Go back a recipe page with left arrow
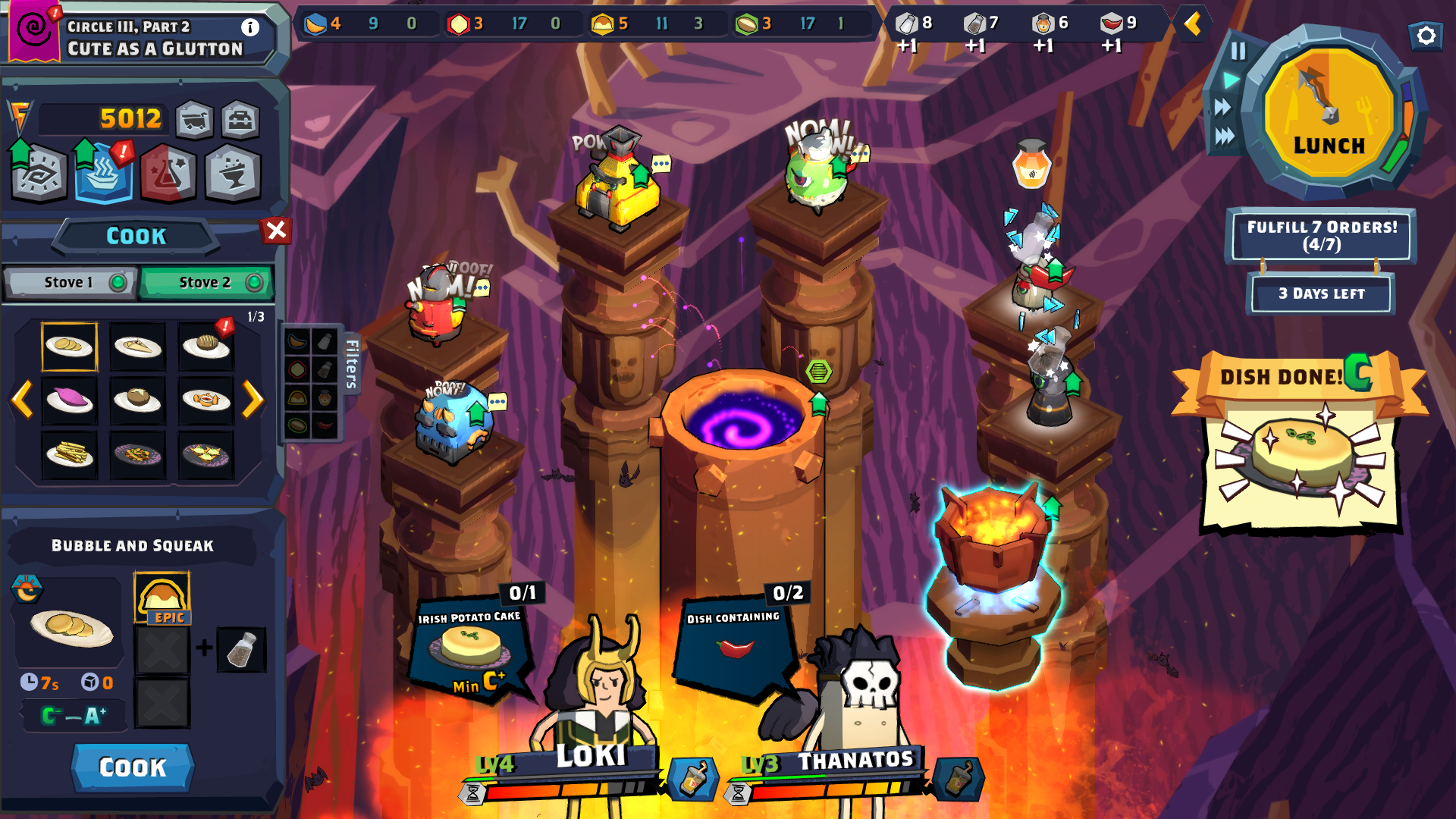This screenshot has width=1456, height=819. pos(21,400)
